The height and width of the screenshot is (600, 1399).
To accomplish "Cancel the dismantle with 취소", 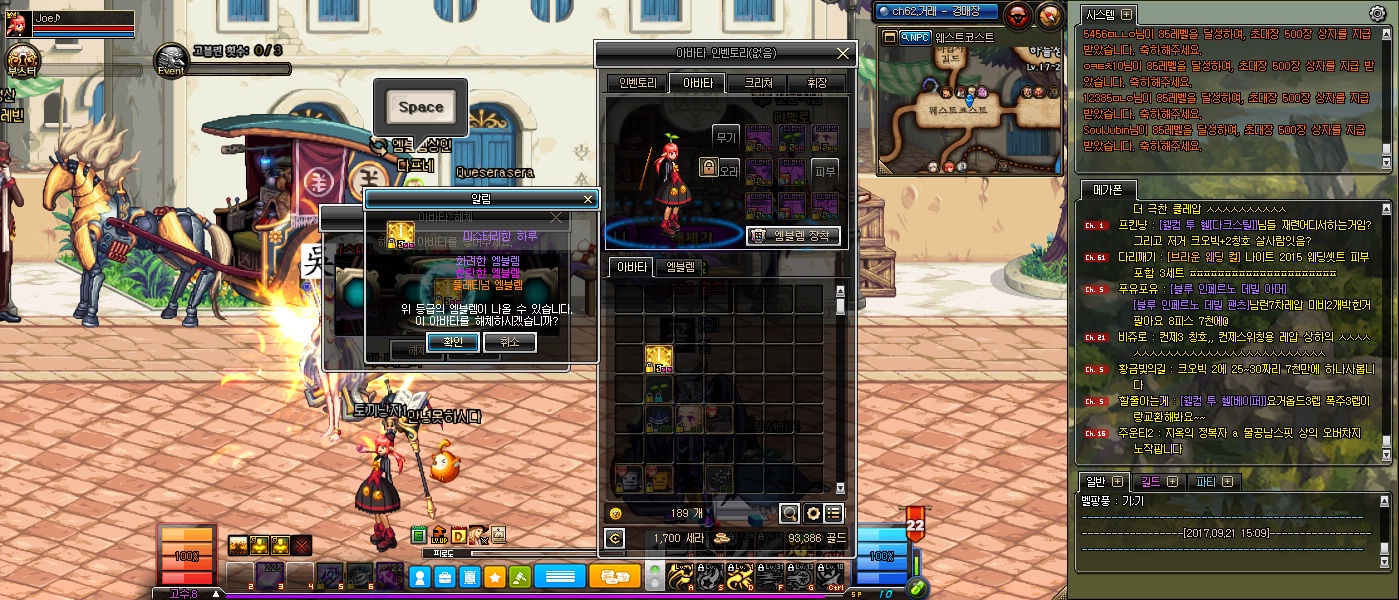I will pyautogui.click(x=509, y=342).
